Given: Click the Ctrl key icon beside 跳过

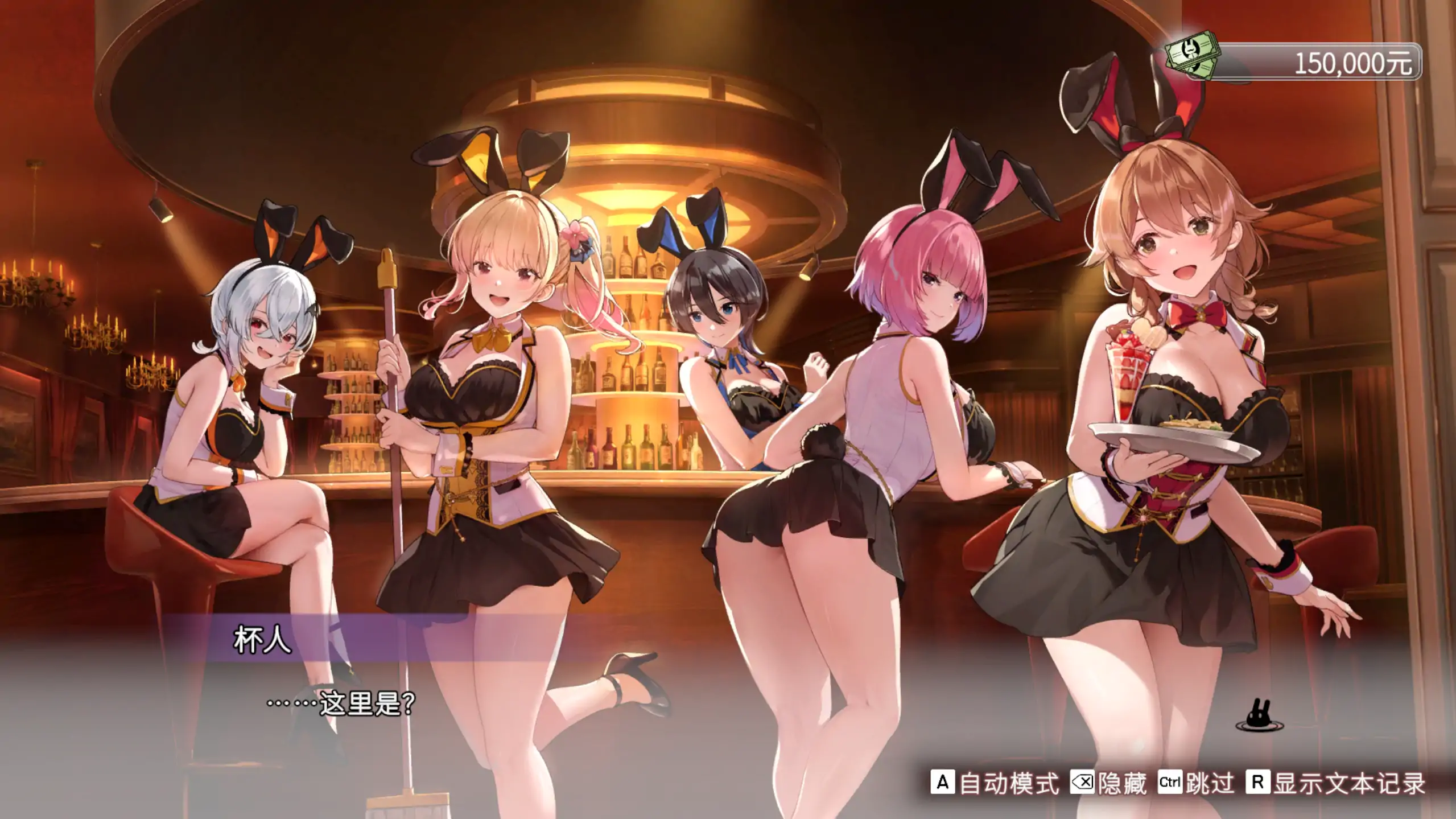Looking at the screenshot, I should point(1170,782).
